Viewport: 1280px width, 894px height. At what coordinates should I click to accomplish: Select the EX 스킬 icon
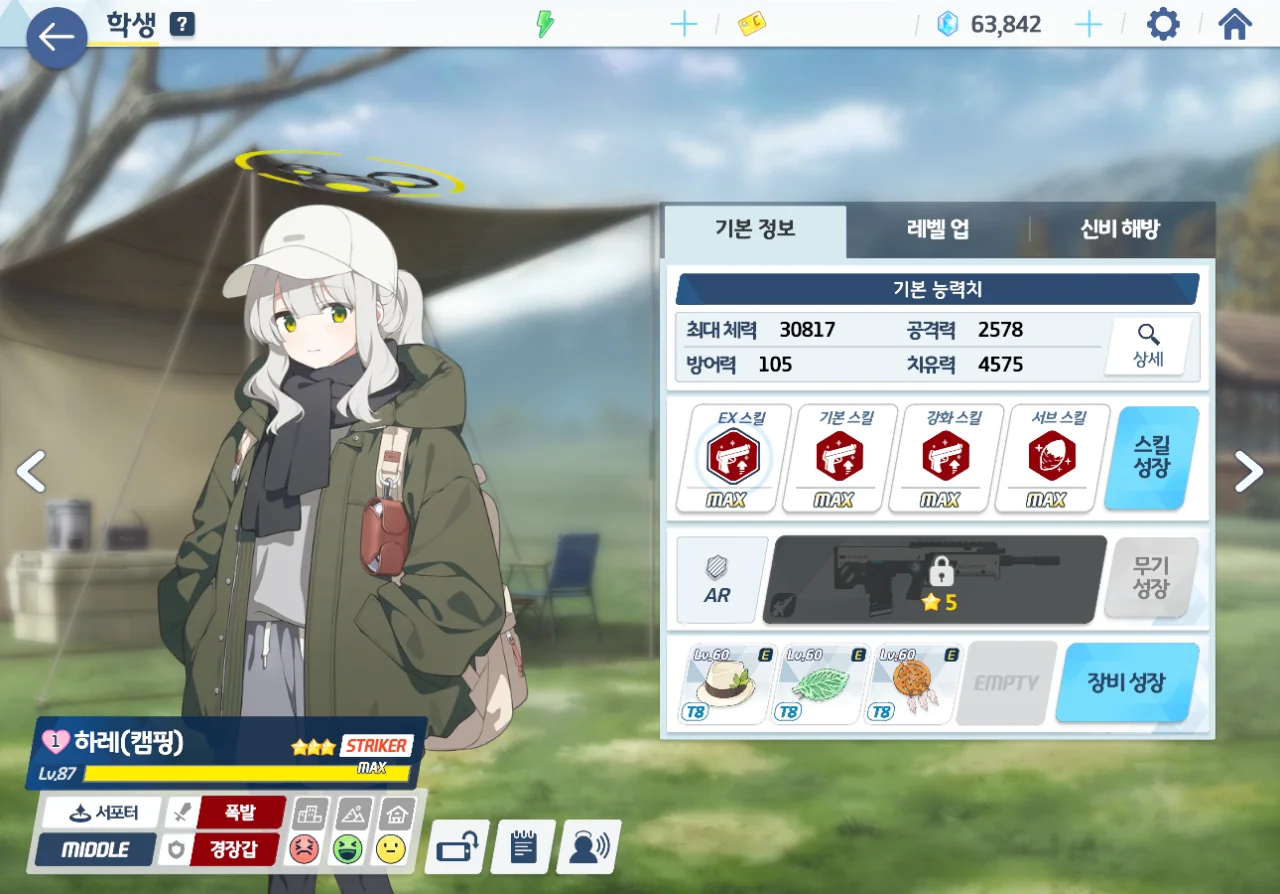tap(734, 458)
